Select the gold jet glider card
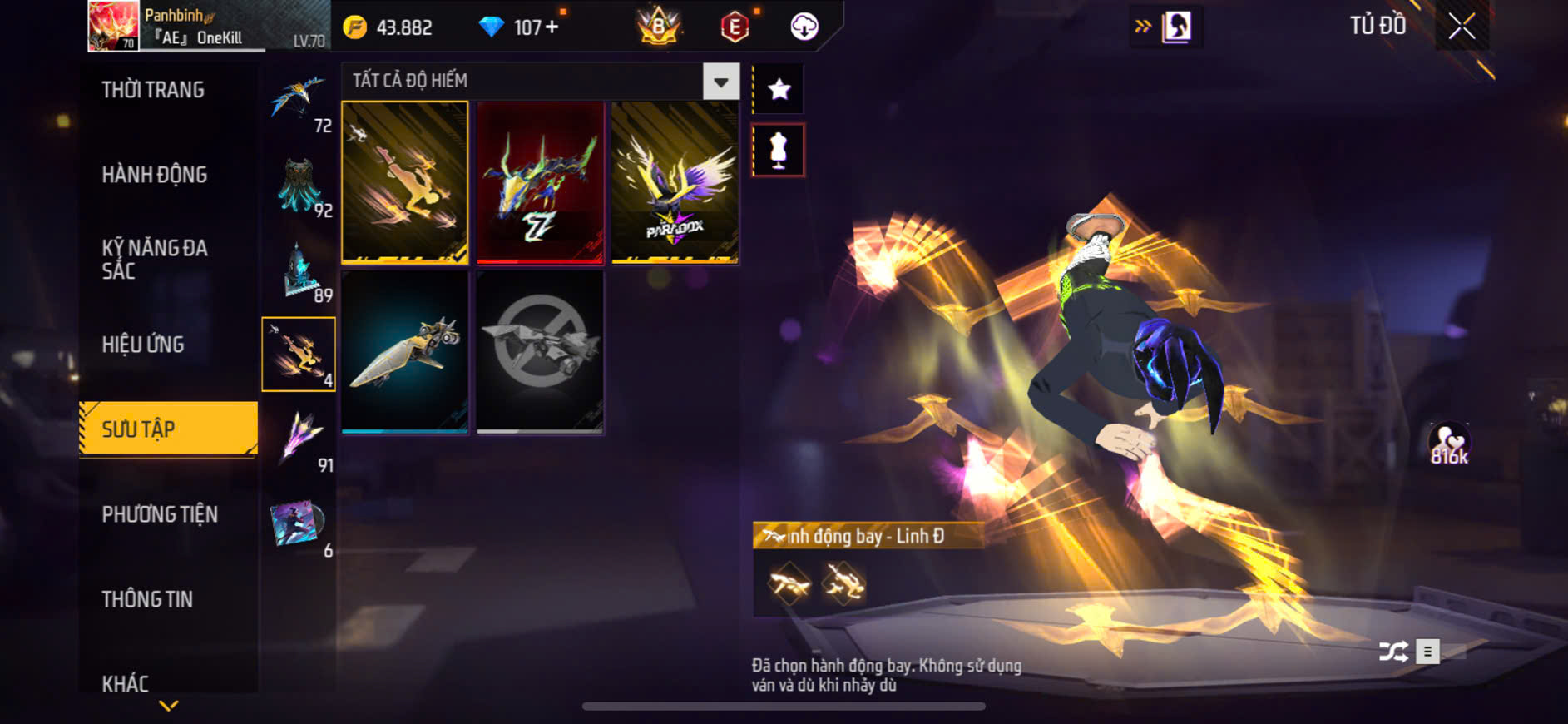Screen dimensions: 1568x724 coord(405,352)
